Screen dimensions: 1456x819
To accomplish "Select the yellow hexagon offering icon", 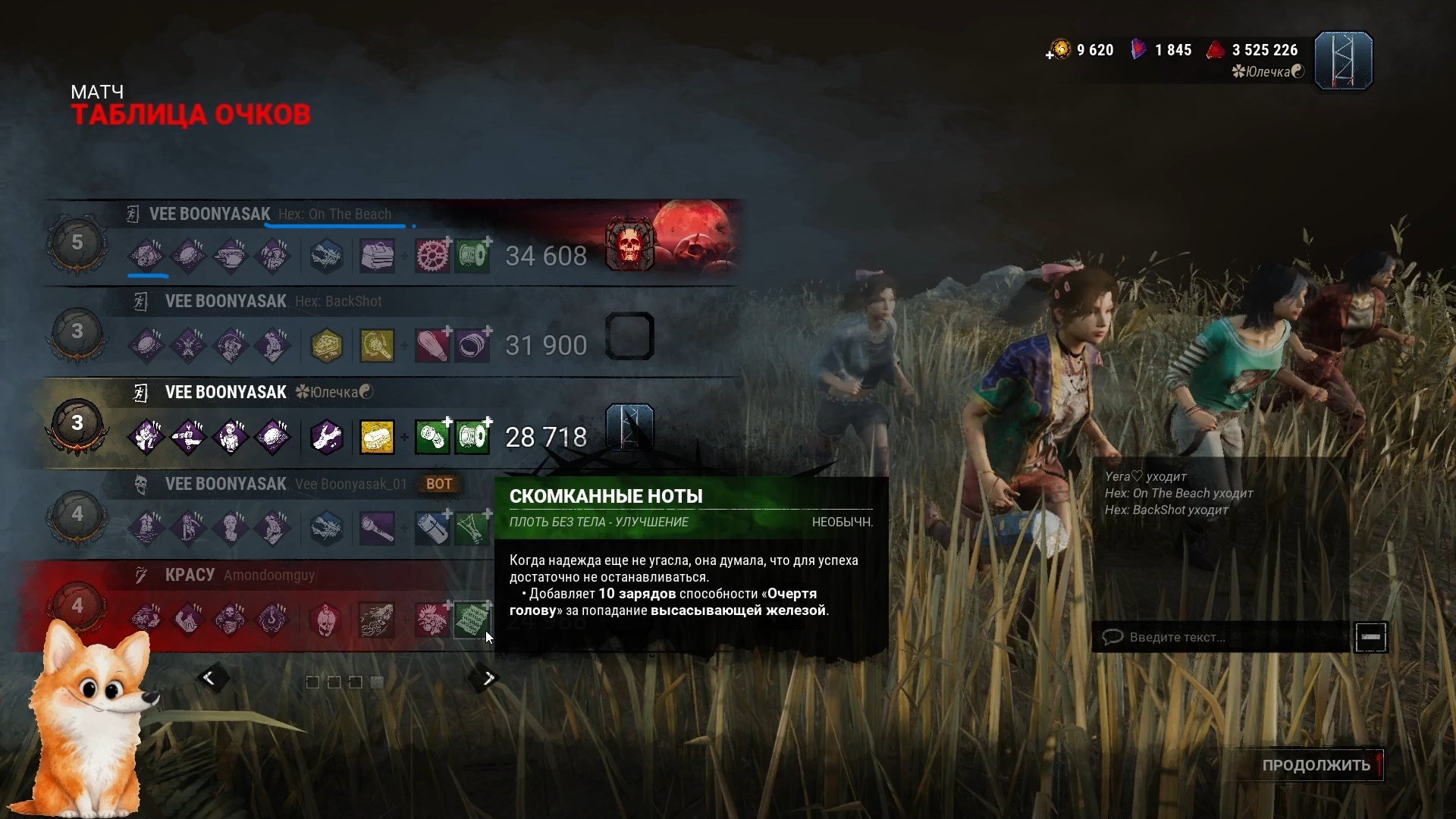I will click(327, 346).
